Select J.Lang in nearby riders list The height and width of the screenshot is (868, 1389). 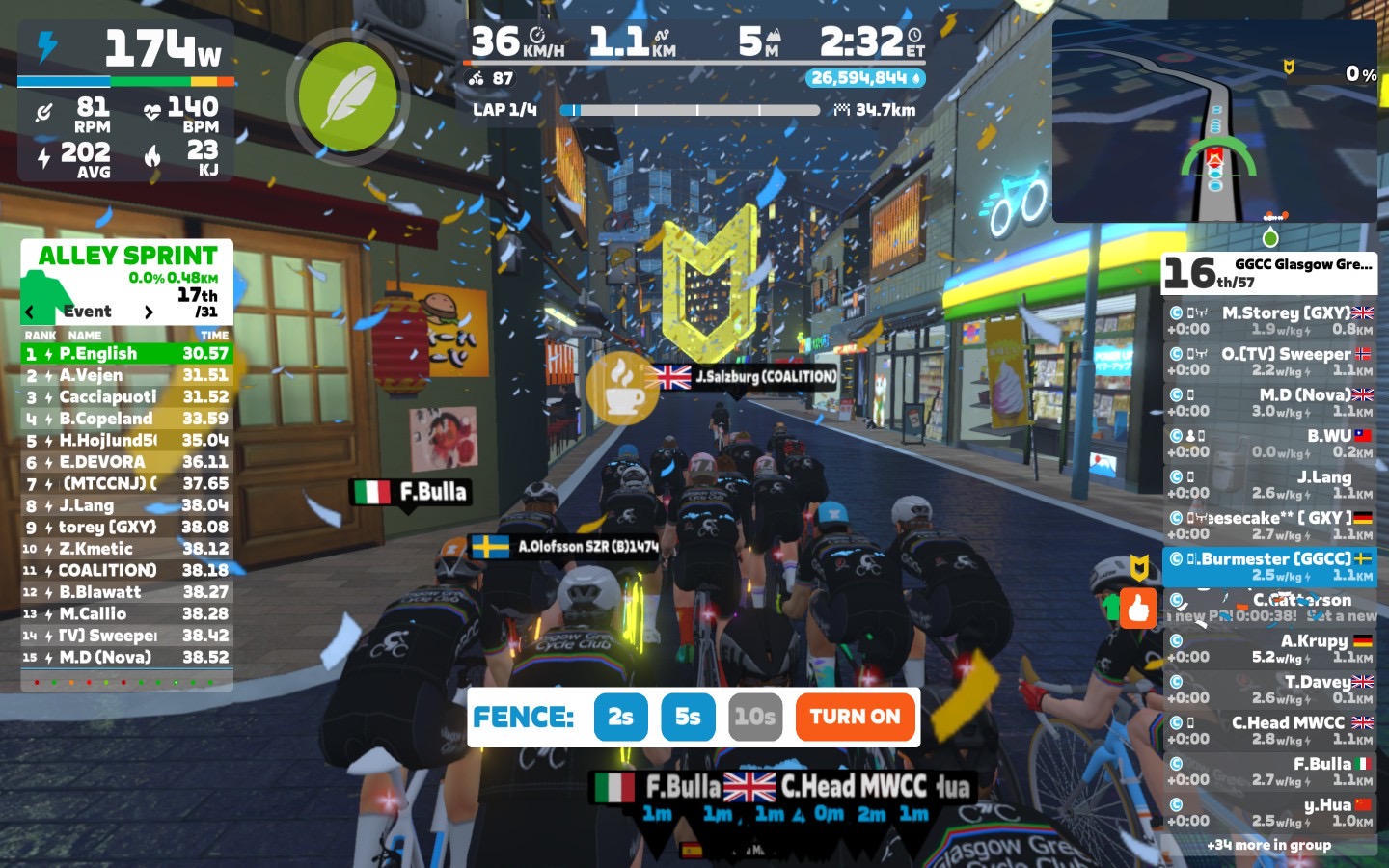pos(1269,484)
